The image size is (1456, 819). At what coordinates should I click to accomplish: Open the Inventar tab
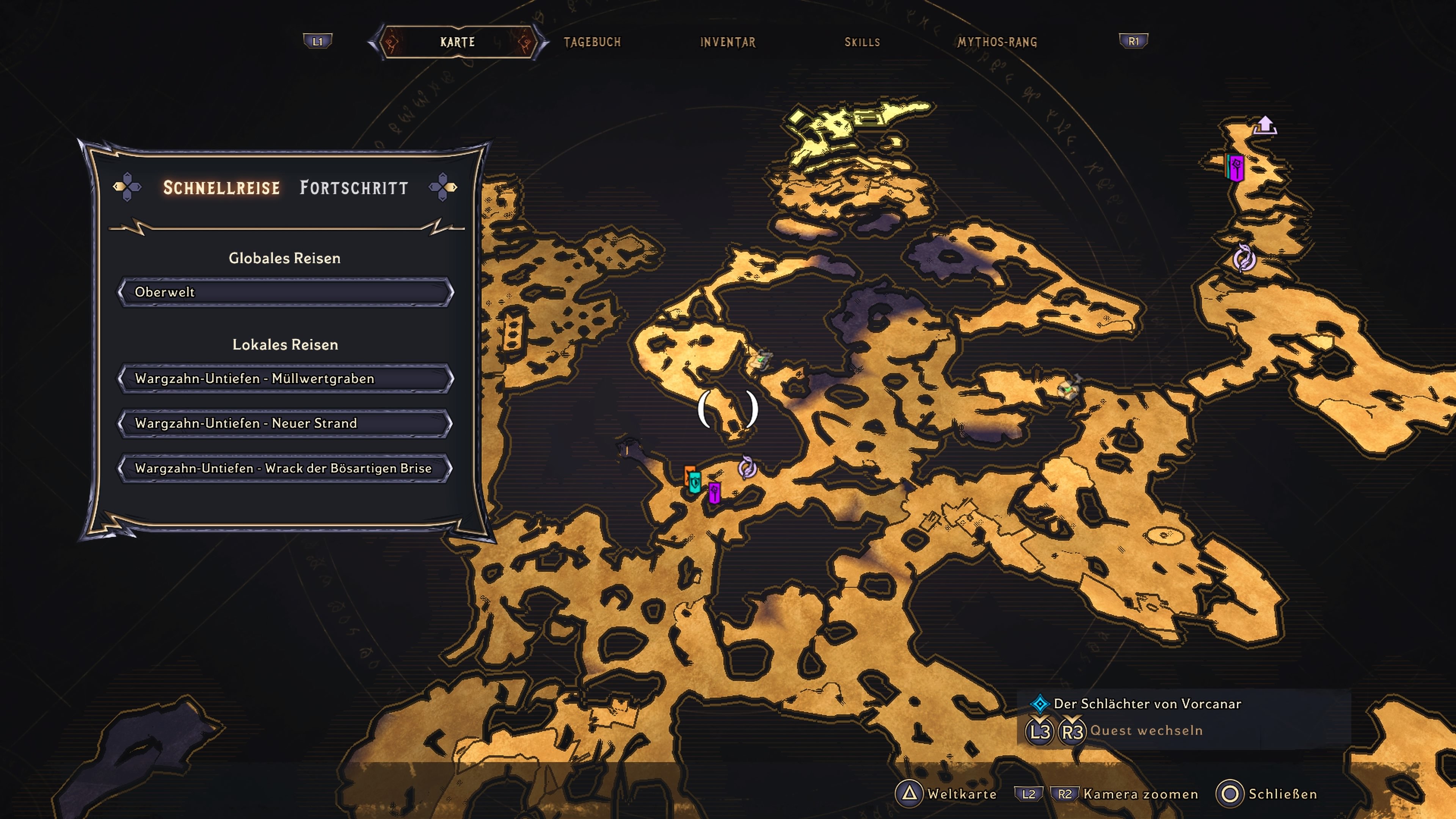click(728, 42)
